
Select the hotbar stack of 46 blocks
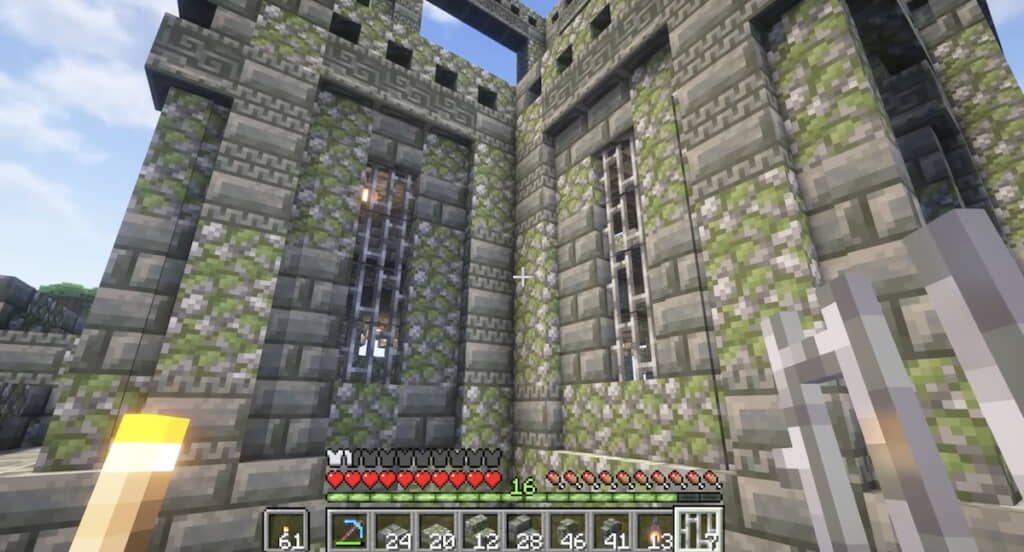(x=568, y=530)
